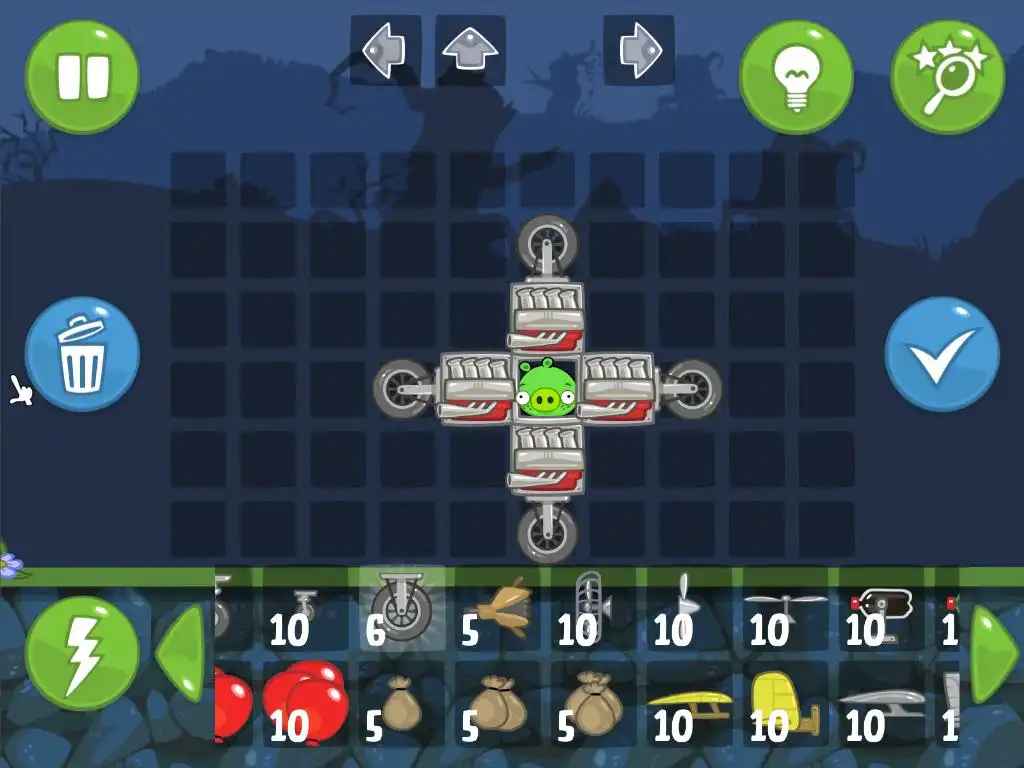Clear the build with the trash can
The width and height of the screenshot is (1024, 768).
coord(82,352)
